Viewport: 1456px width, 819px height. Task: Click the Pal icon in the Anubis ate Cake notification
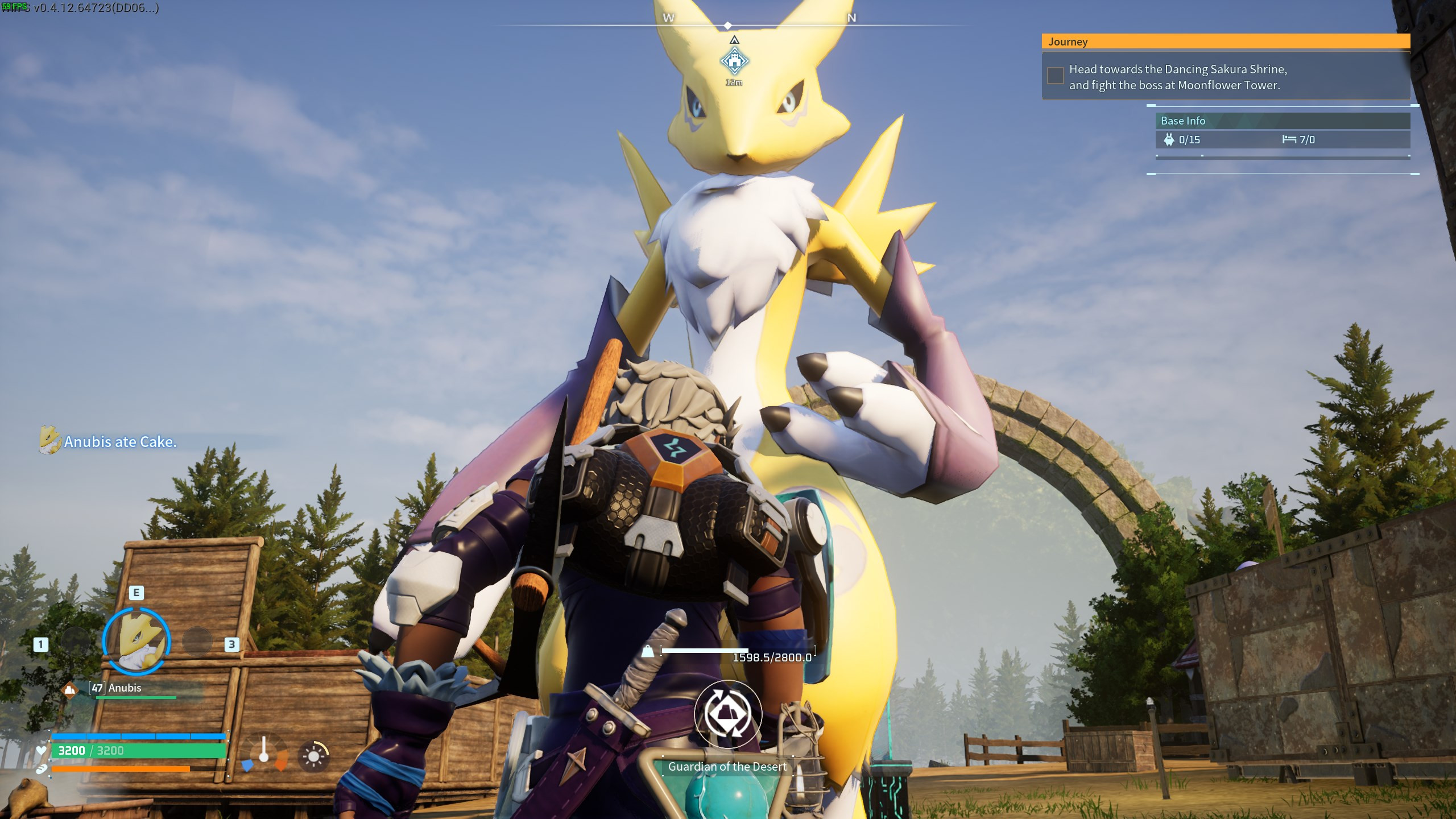pos(51,441)
